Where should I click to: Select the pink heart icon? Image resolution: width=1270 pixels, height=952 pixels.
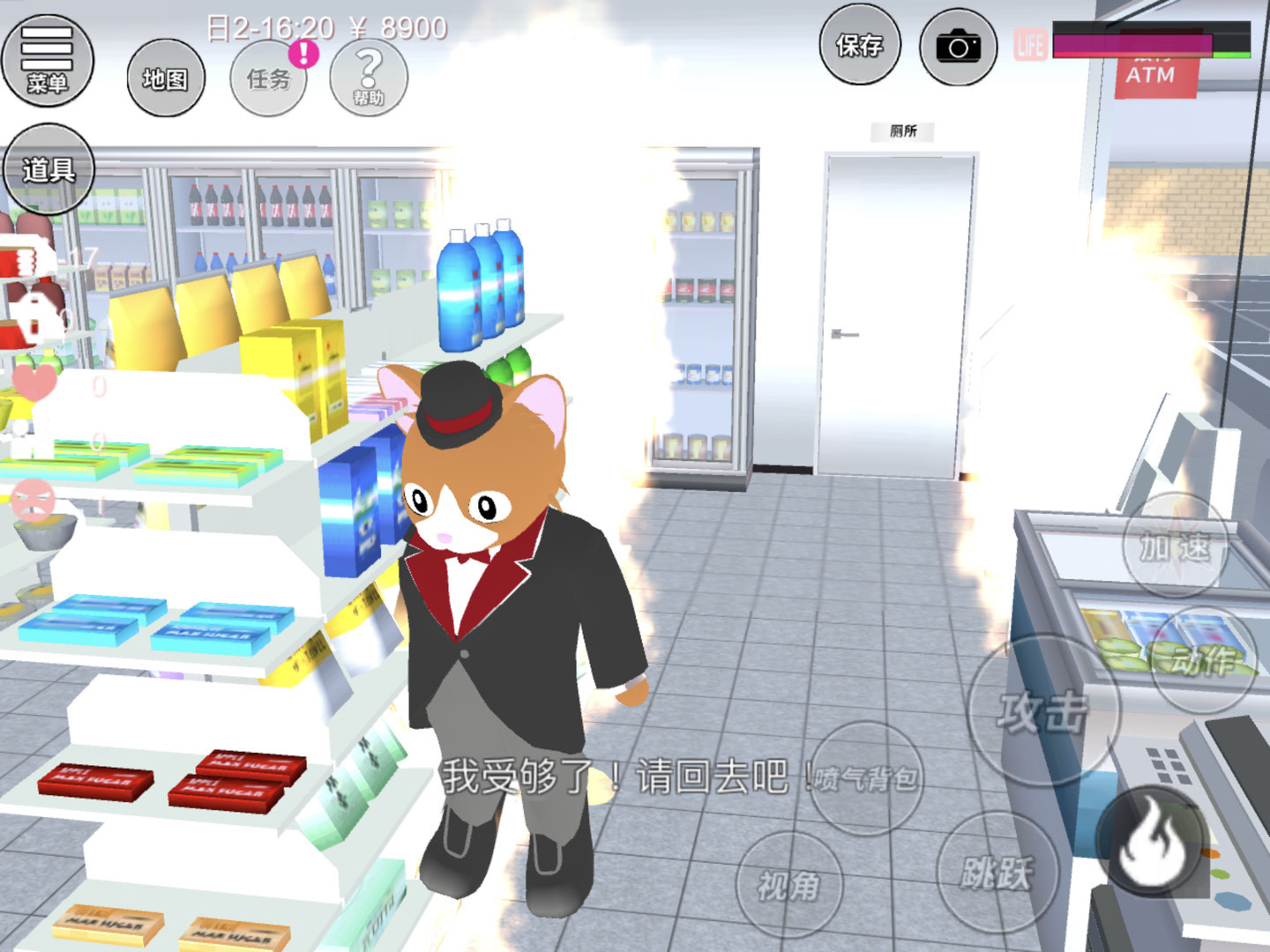click(x=34, y=381)
